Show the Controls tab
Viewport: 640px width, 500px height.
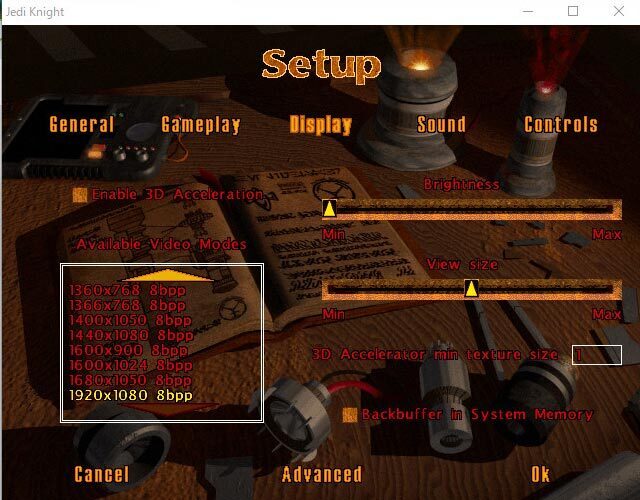click(x=561, y=125)
